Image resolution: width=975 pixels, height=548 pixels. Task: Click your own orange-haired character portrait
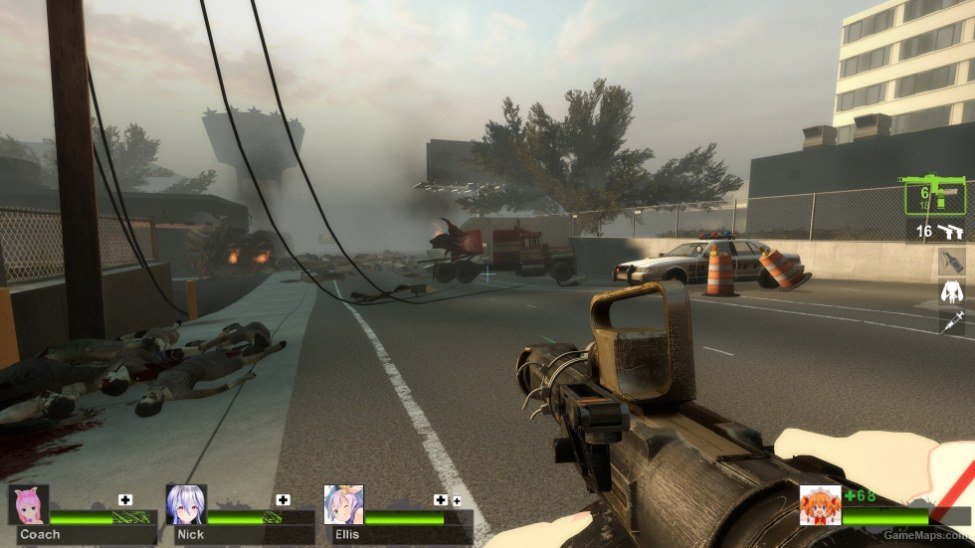tap(820, 505)
